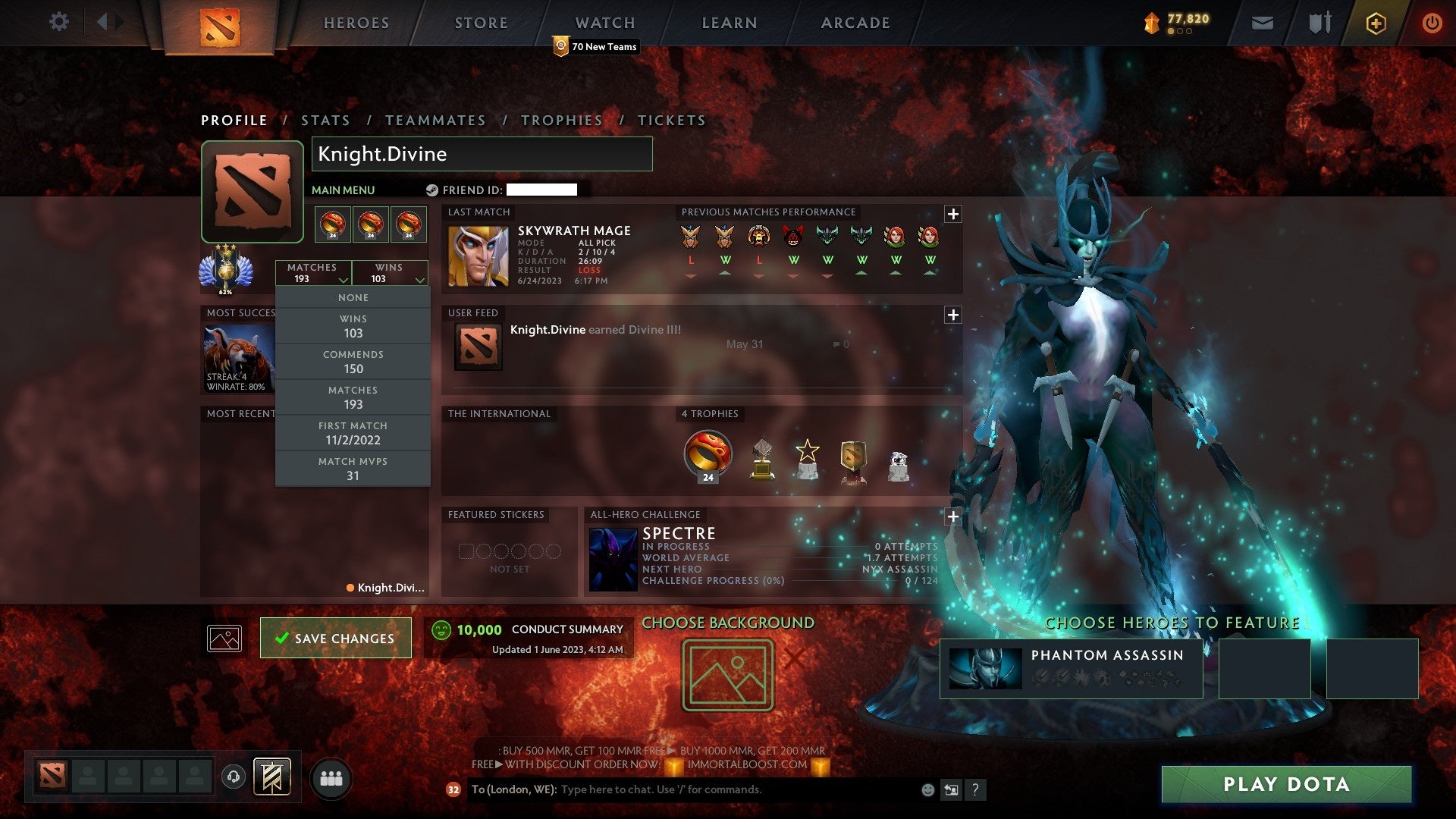Click the Spectre challenge progress bar
The image size is (1456, 819).
click(x=789, y=582)
